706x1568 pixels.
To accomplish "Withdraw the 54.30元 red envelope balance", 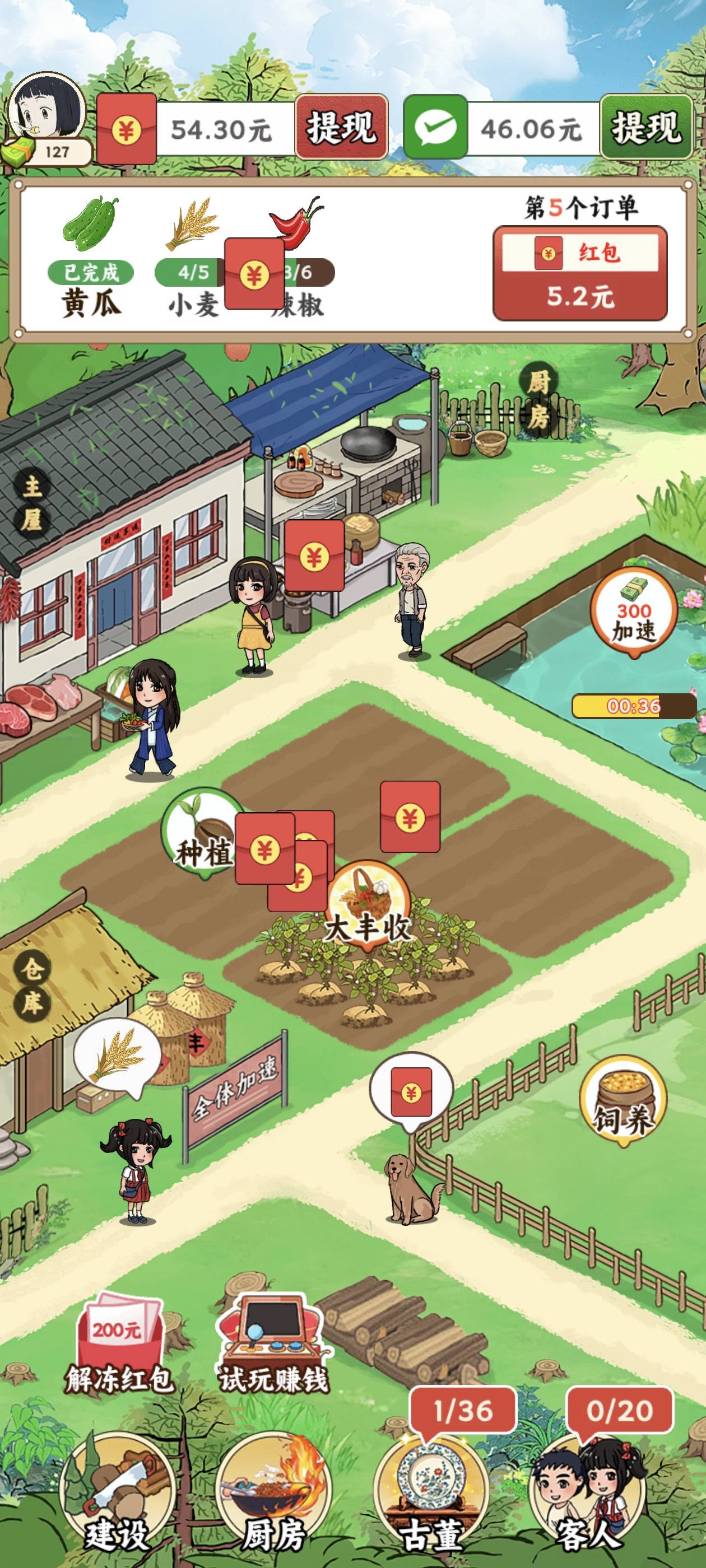I will click(x=341, y=127).
